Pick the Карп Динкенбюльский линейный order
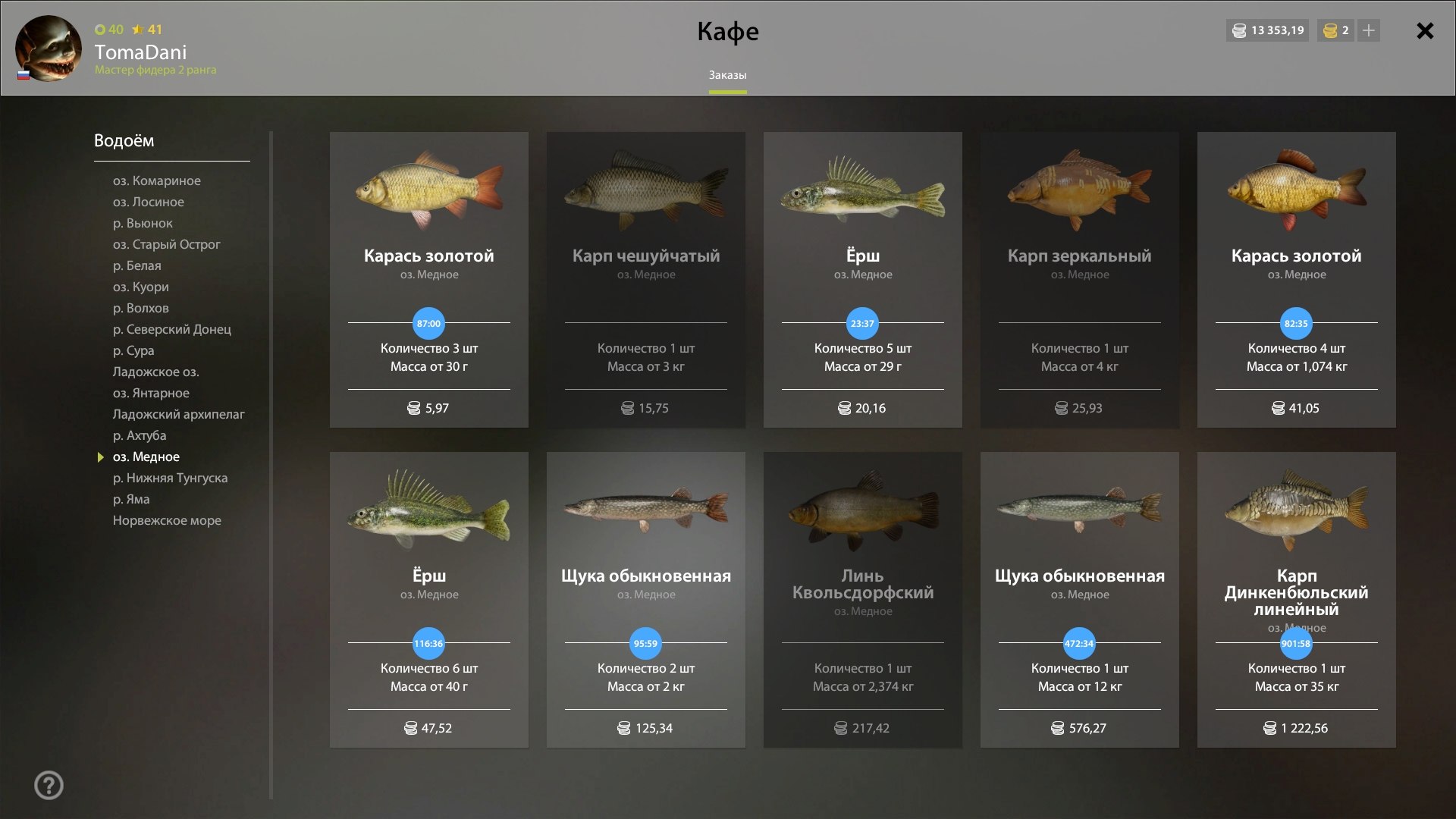The height and width of the screenshot is (819, 1456). click(x=1296, y=599)
